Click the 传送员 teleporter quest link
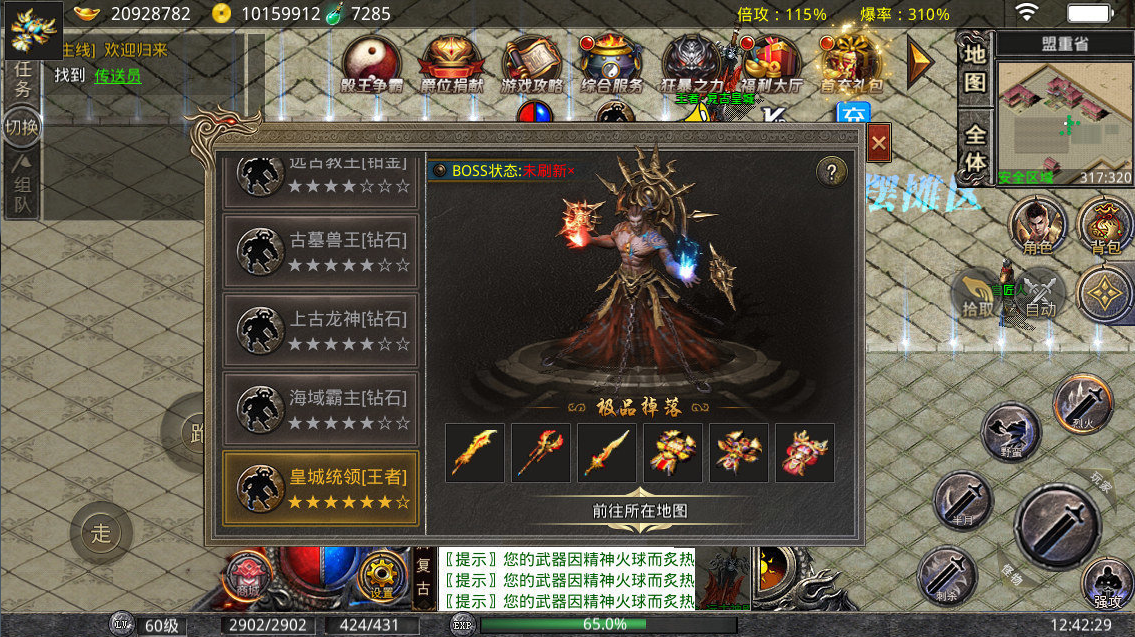Image resolution: width=1135 pixels, height=637 pixels. (x=117, y=76)
